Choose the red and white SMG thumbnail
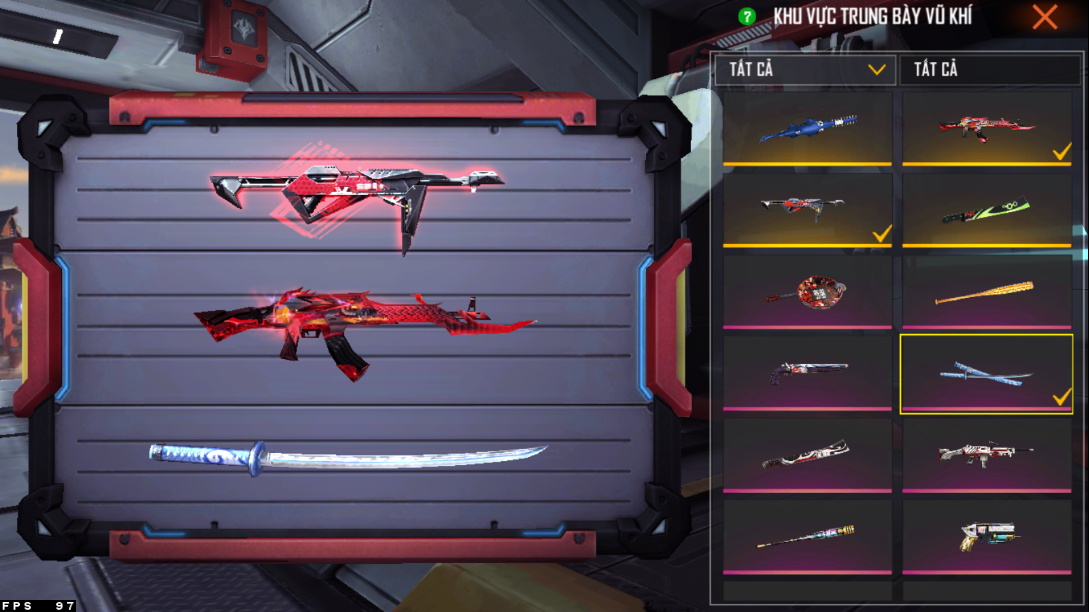This screenshot has width=1089, height=612. [x=808, y=209]
